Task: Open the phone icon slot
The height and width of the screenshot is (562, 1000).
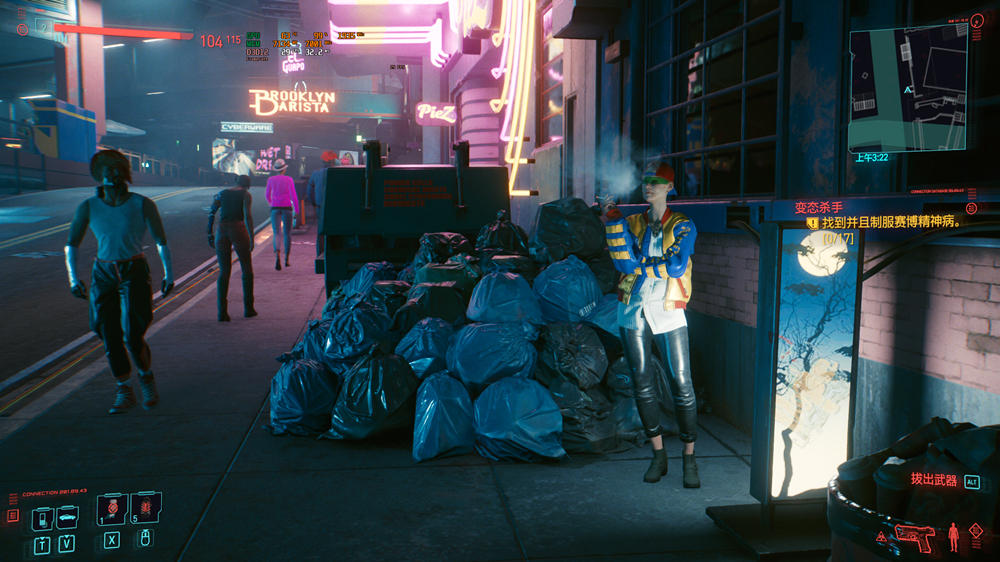Action: pos(41,518)
